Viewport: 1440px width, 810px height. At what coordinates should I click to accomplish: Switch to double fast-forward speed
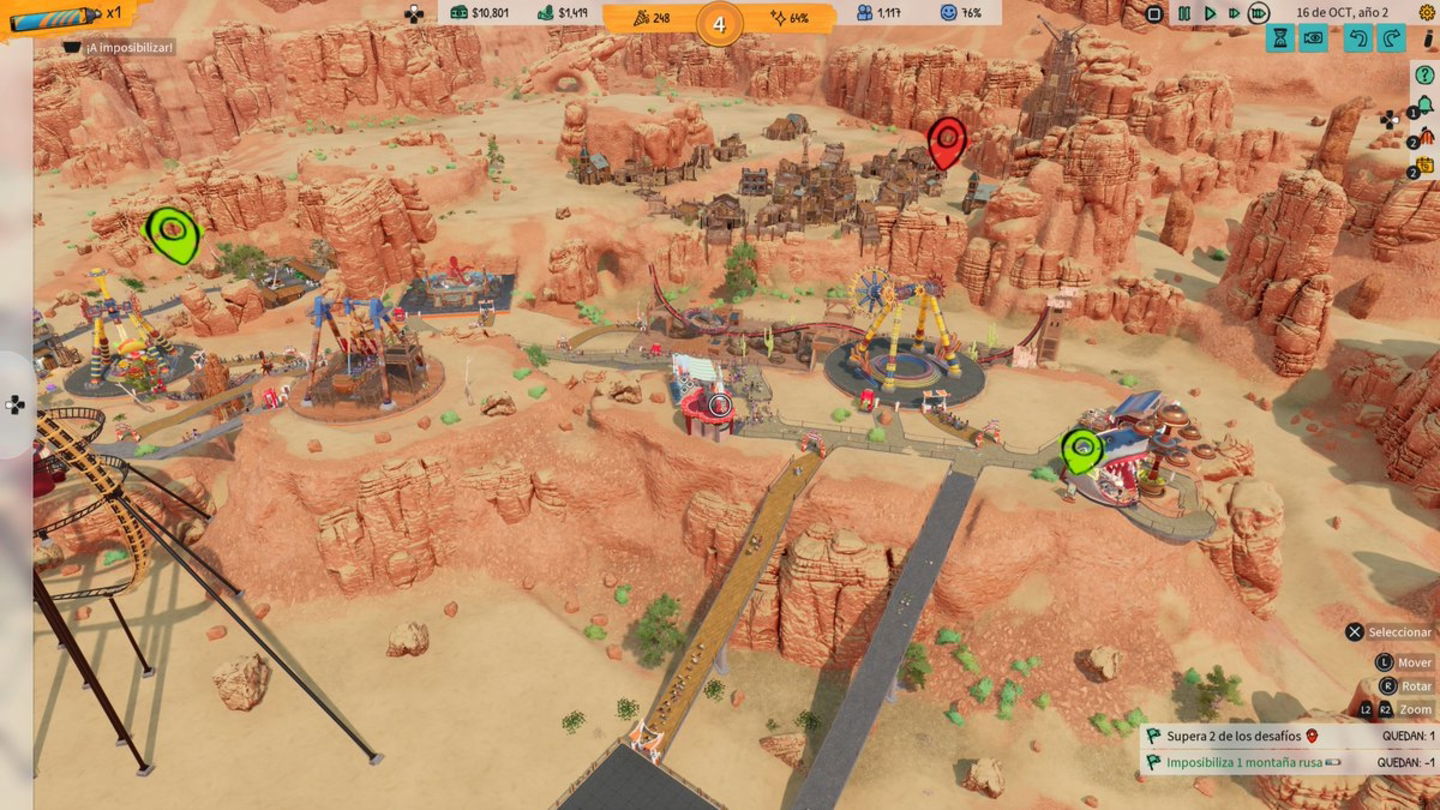click(x=1233, y=14)
